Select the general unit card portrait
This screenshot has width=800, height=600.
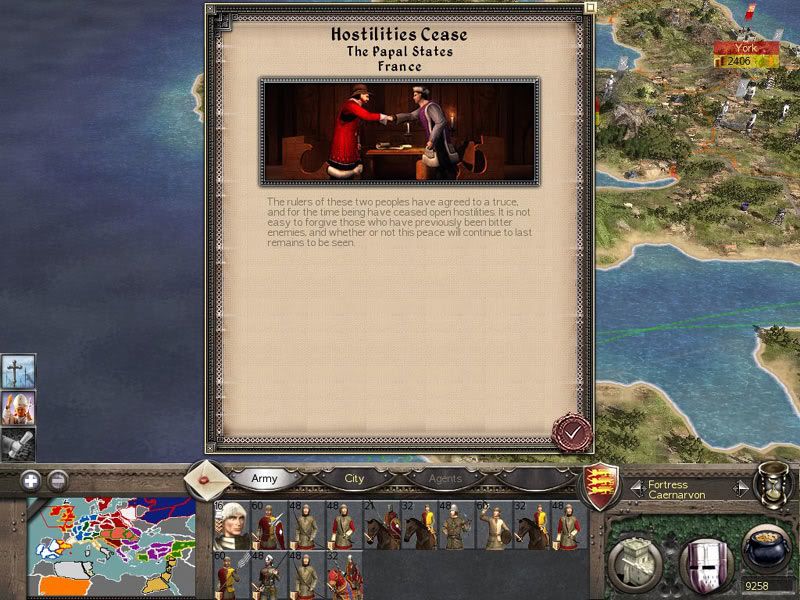click(x=230, y=526)
